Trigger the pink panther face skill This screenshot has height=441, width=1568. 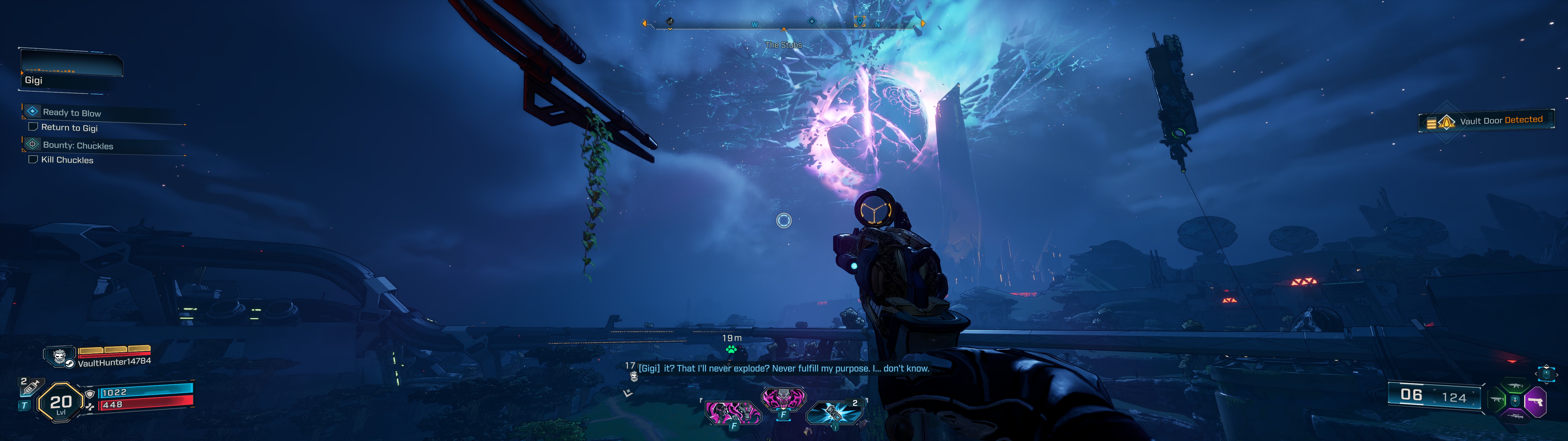point(783,400)
